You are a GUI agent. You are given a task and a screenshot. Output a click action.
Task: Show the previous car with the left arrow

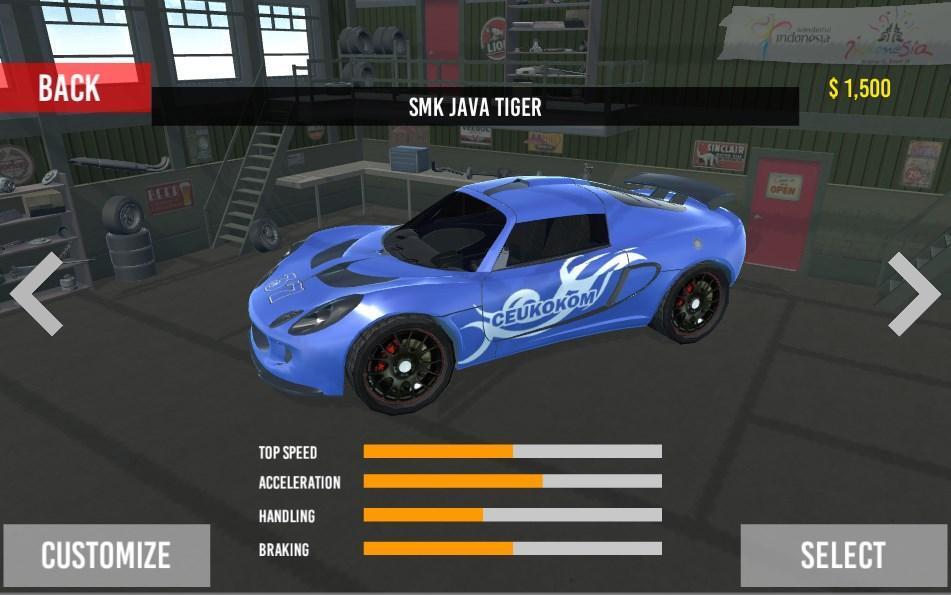37,293
